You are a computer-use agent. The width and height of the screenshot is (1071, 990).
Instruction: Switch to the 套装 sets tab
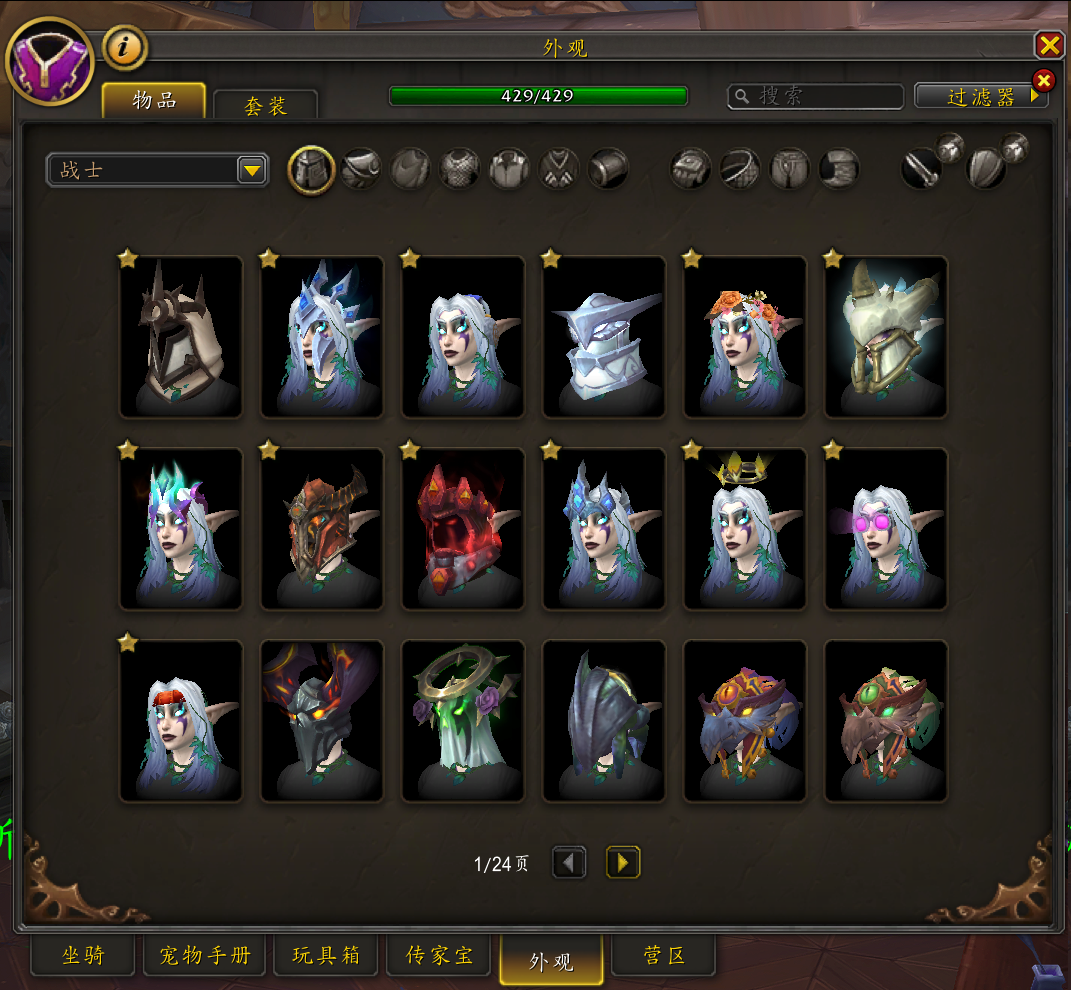point(265,106)
